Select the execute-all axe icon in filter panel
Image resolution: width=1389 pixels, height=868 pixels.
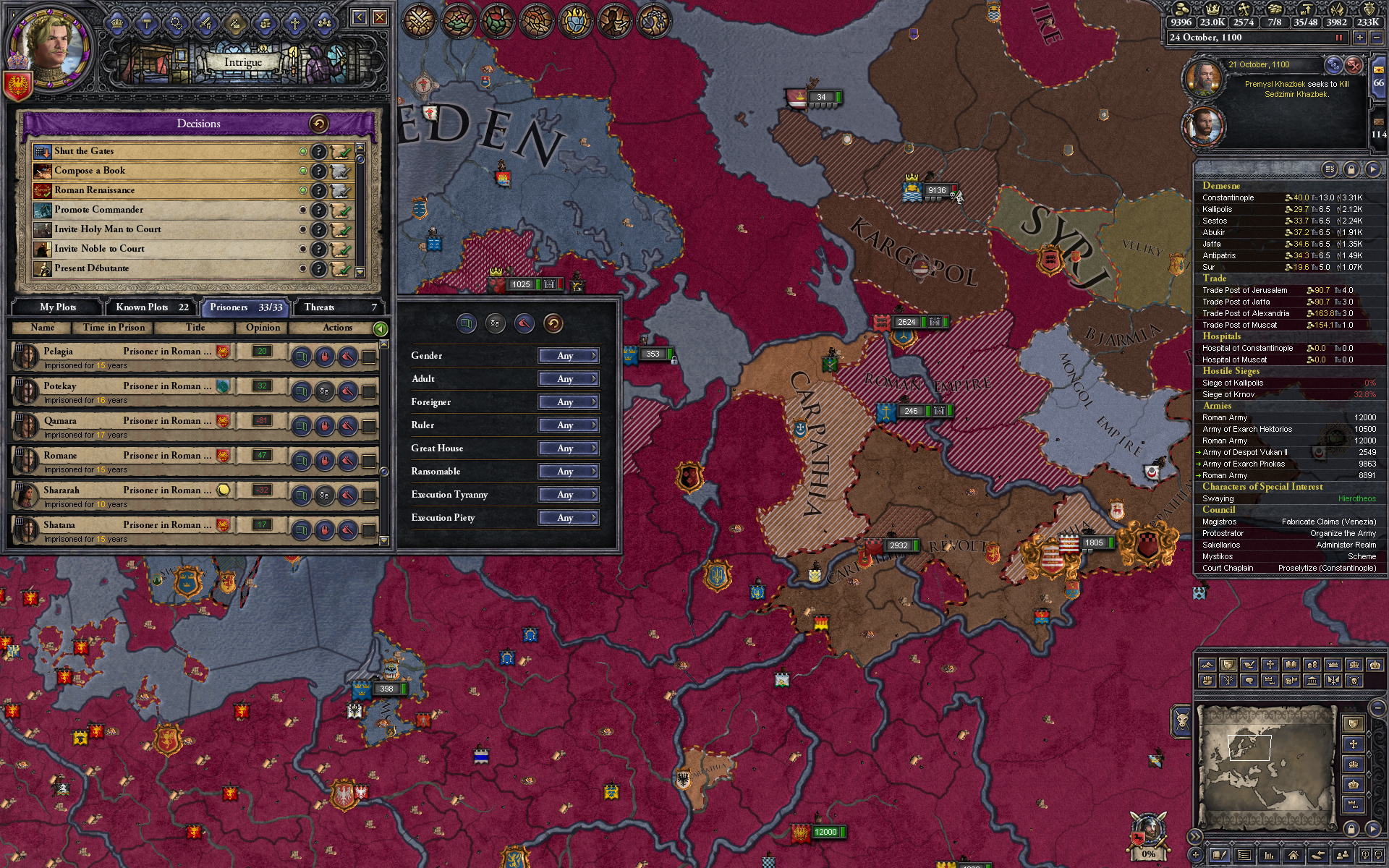524,323
